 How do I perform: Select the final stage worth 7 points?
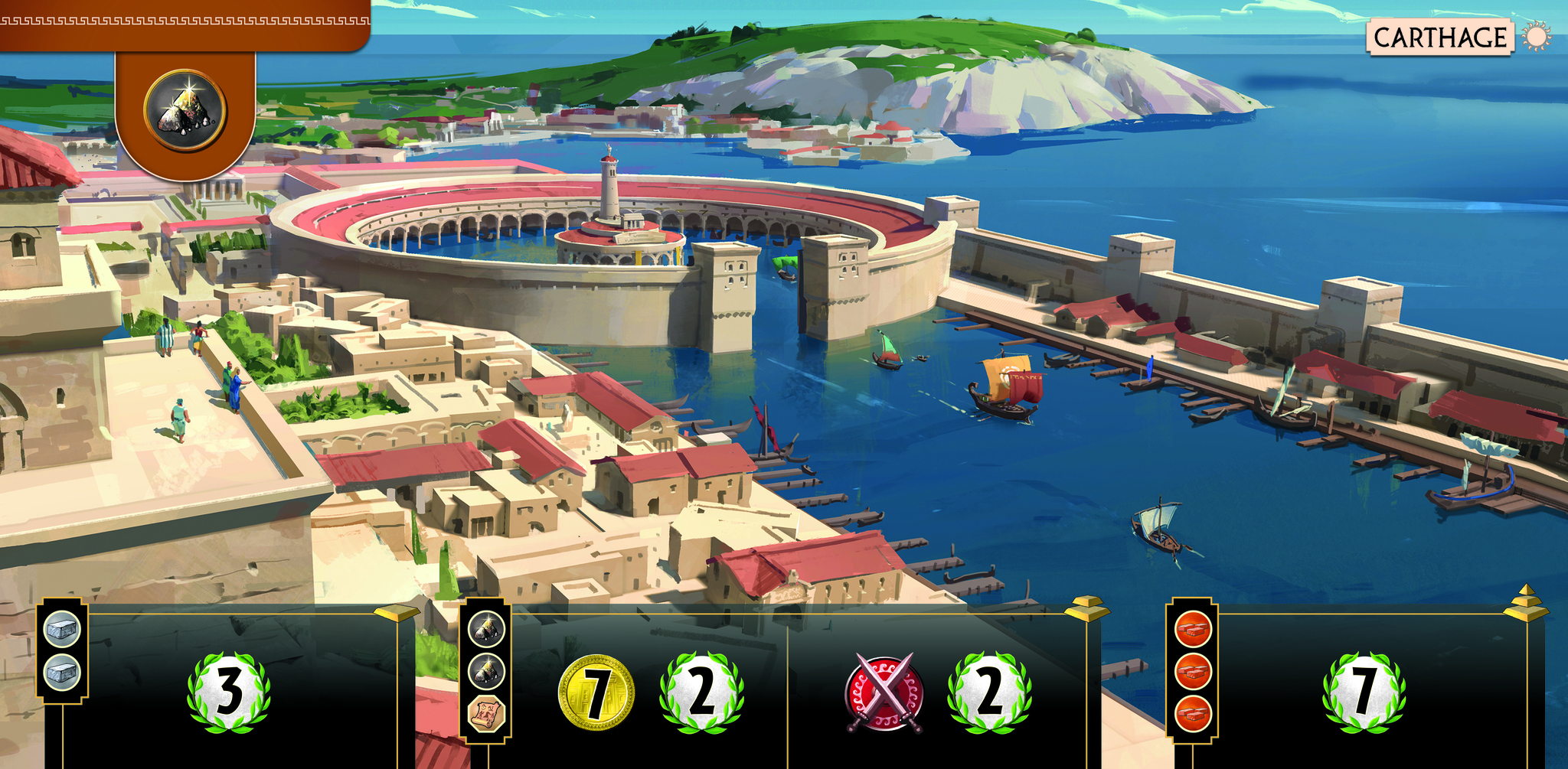coord(1364,692)
